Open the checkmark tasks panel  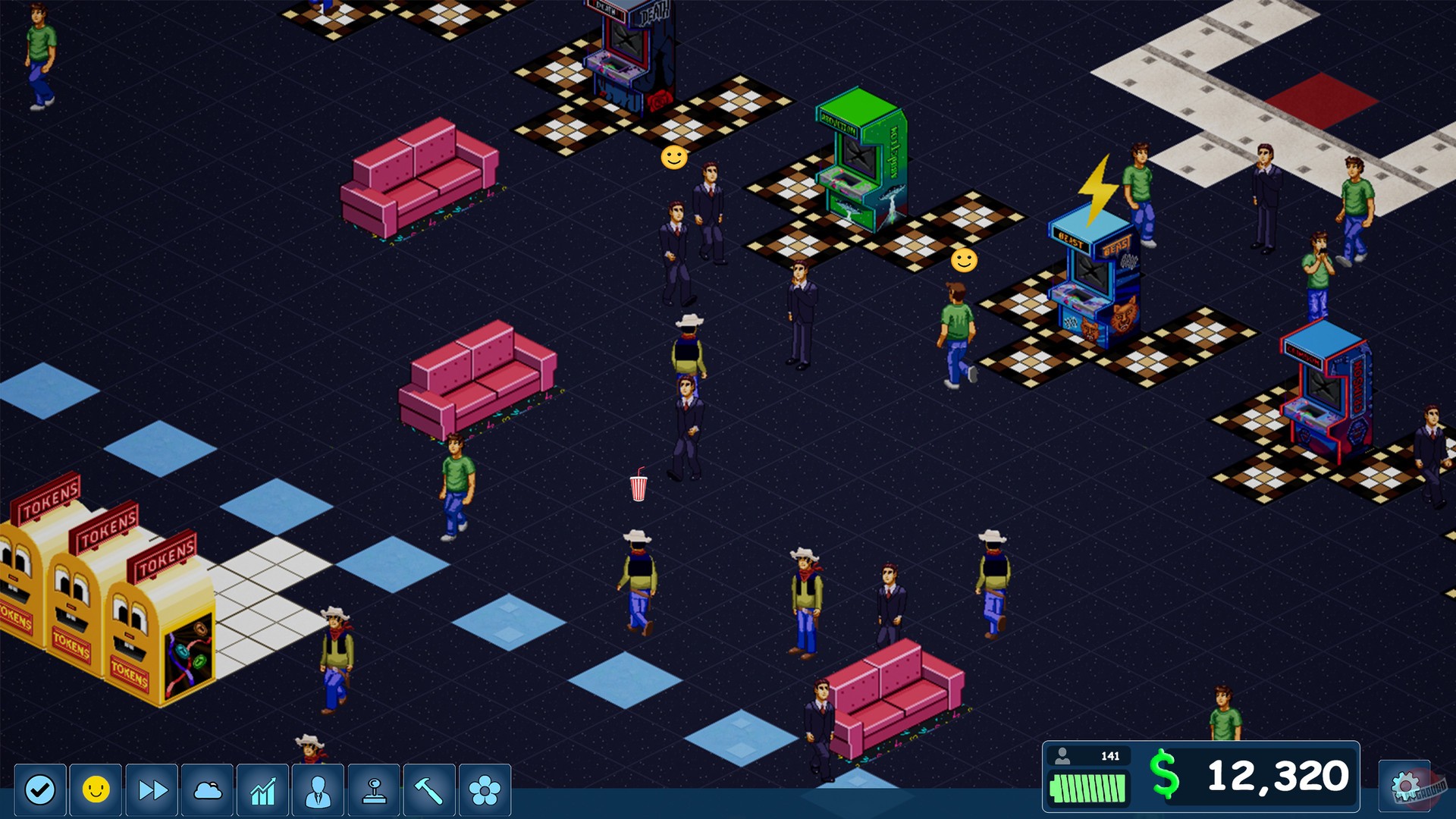click(39, 791)
